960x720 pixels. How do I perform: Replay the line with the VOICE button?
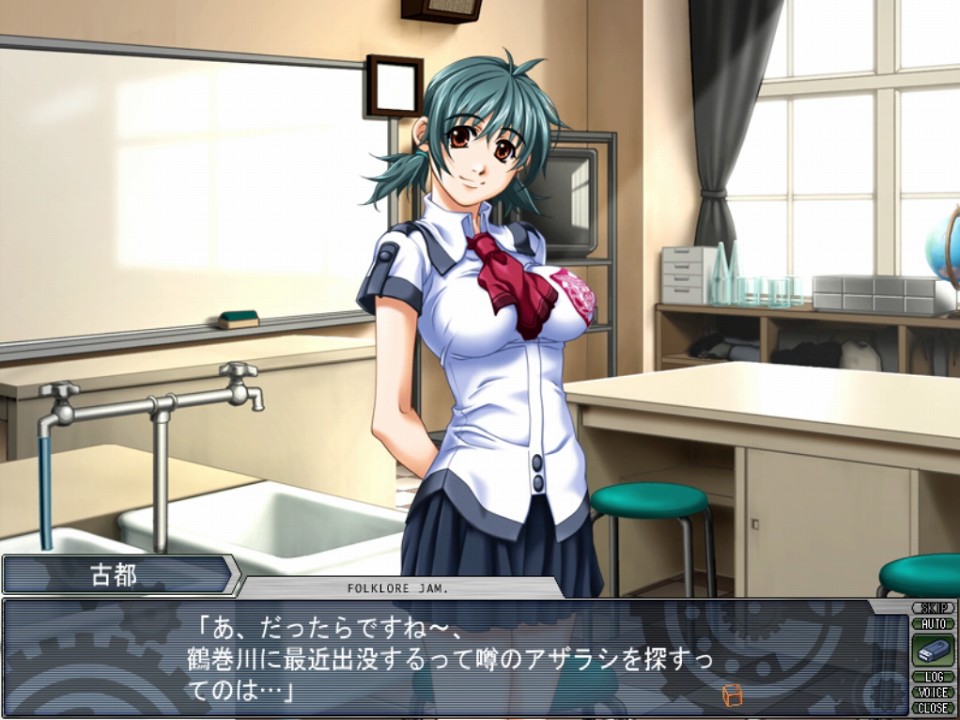click(932, 692)
